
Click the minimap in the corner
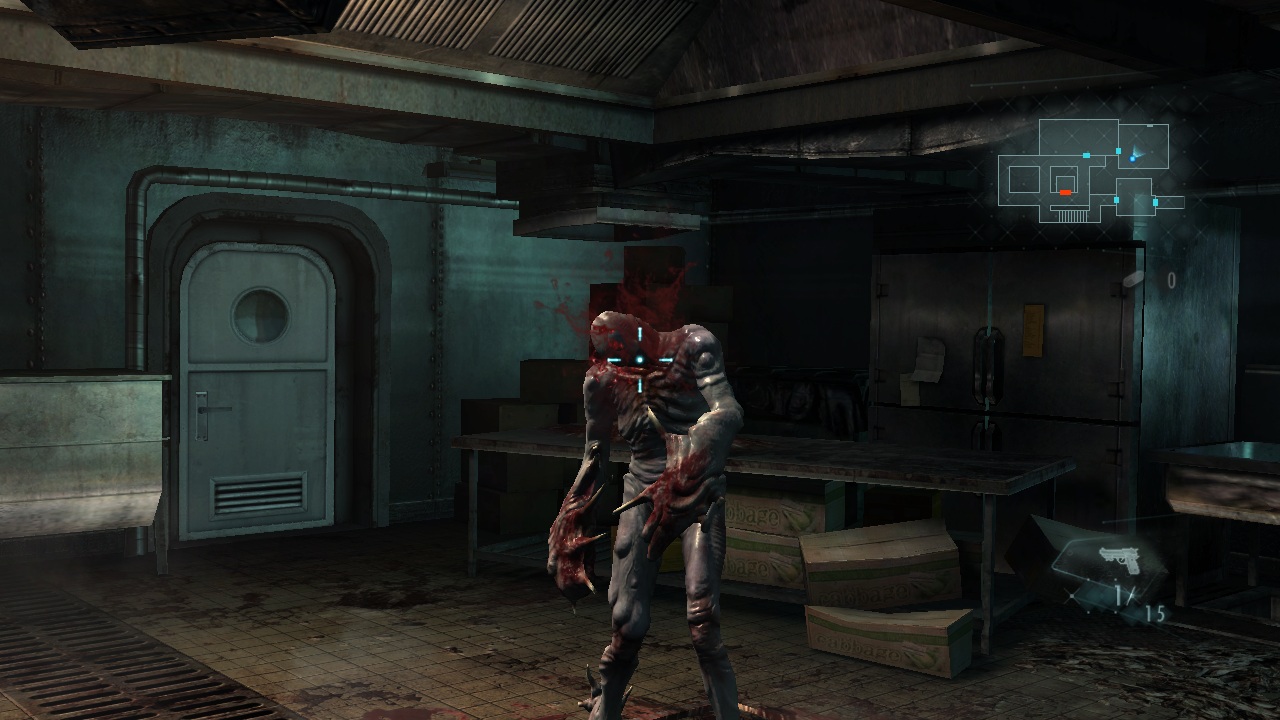click(1093, 172)
